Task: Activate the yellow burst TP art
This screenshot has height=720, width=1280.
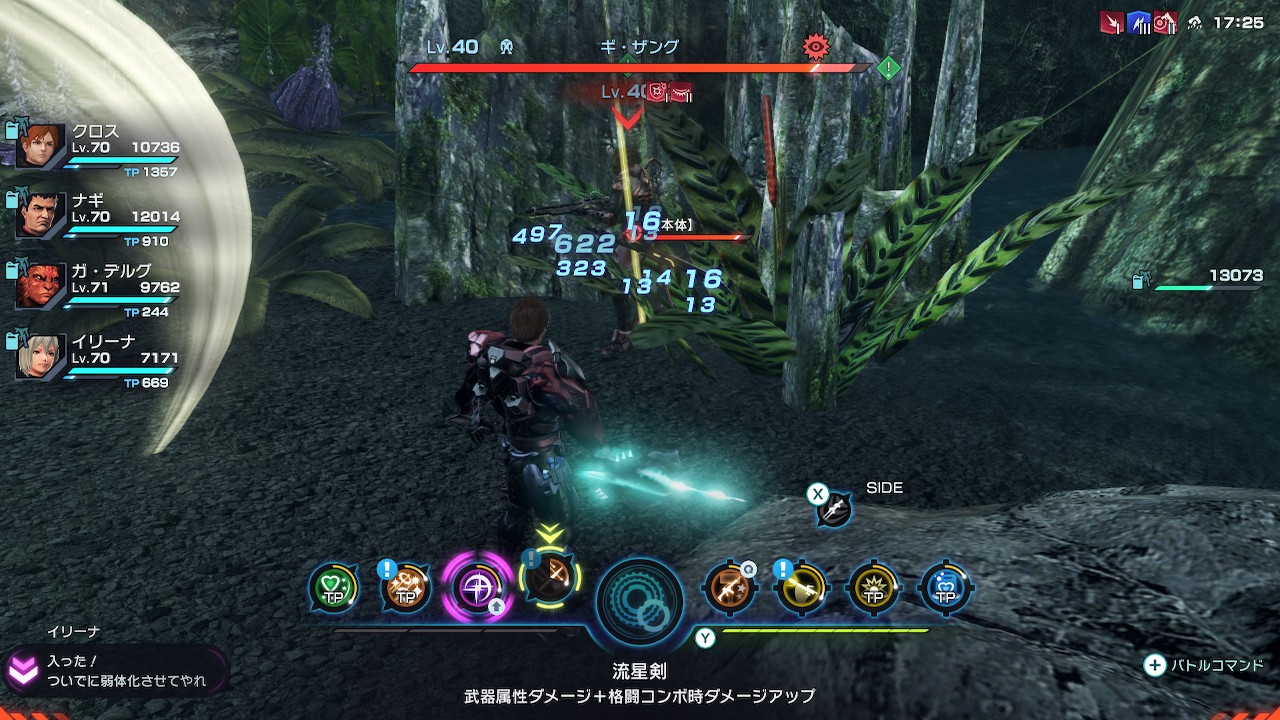Action: tap(873, 588)
